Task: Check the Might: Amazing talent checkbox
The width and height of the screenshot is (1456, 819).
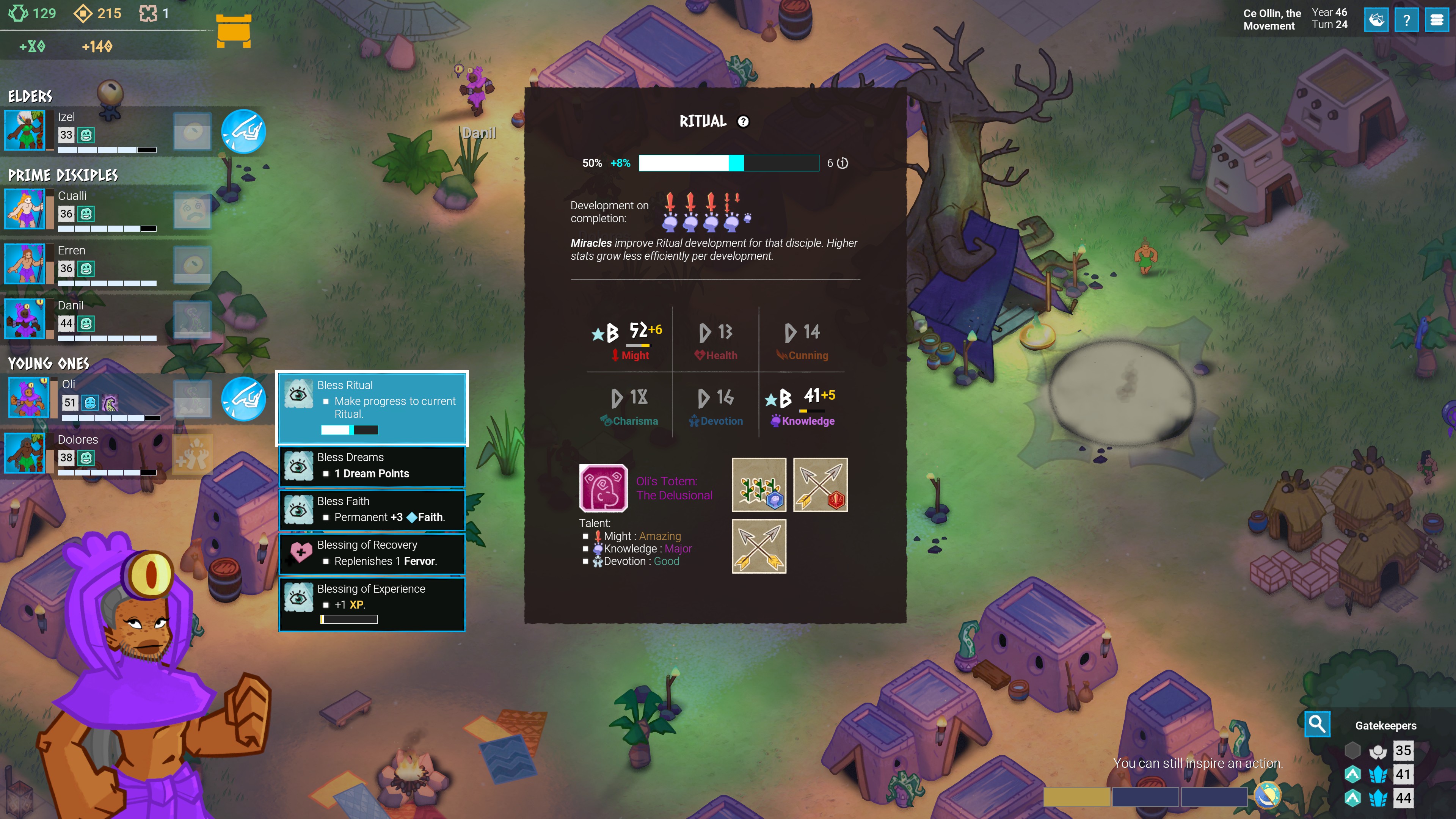Action: [x=586, y=536]
